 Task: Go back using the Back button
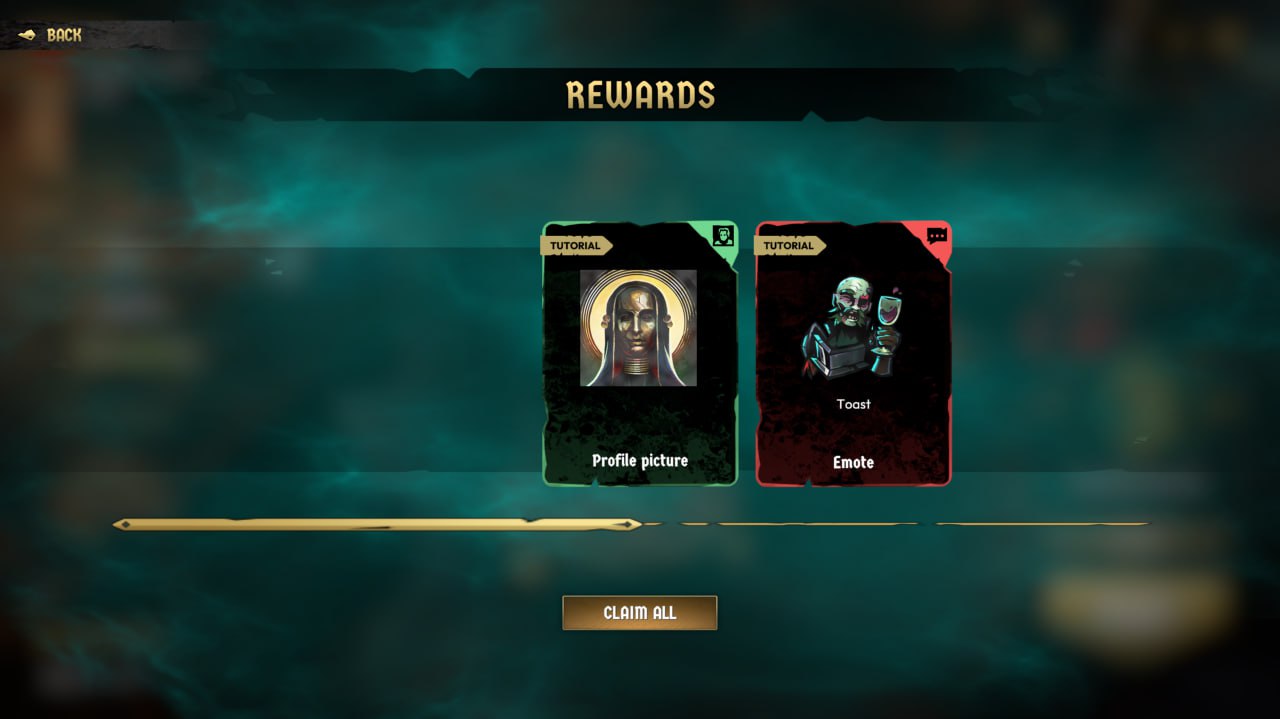pyautogui.click(x=52, y=35)
